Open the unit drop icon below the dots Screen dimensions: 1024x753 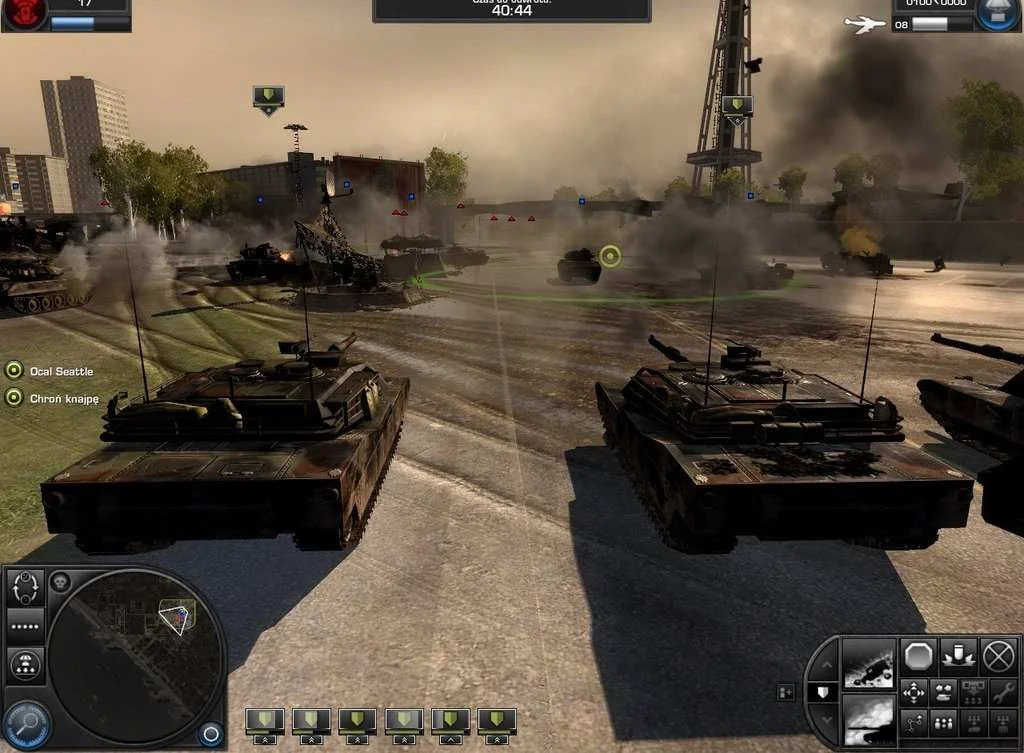(26, 663)
